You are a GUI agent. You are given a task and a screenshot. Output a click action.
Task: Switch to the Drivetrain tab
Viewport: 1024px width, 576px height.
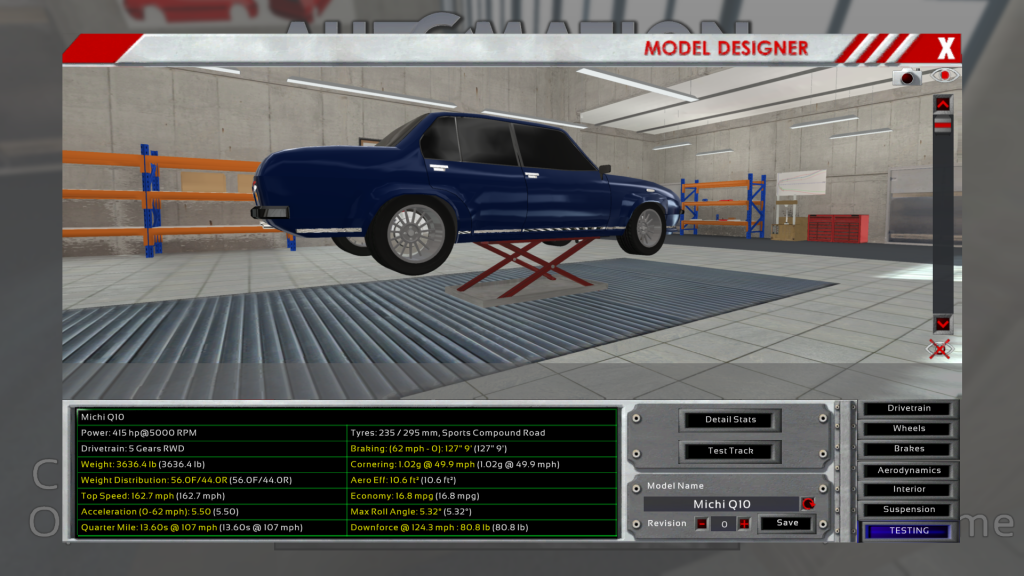coord(909,408)
